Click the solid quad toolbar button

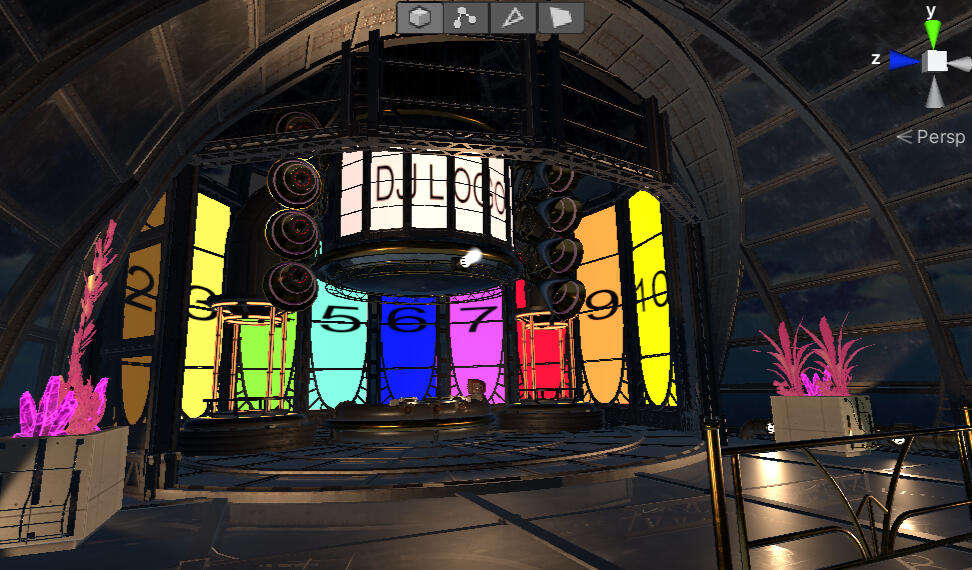[560, 17]
